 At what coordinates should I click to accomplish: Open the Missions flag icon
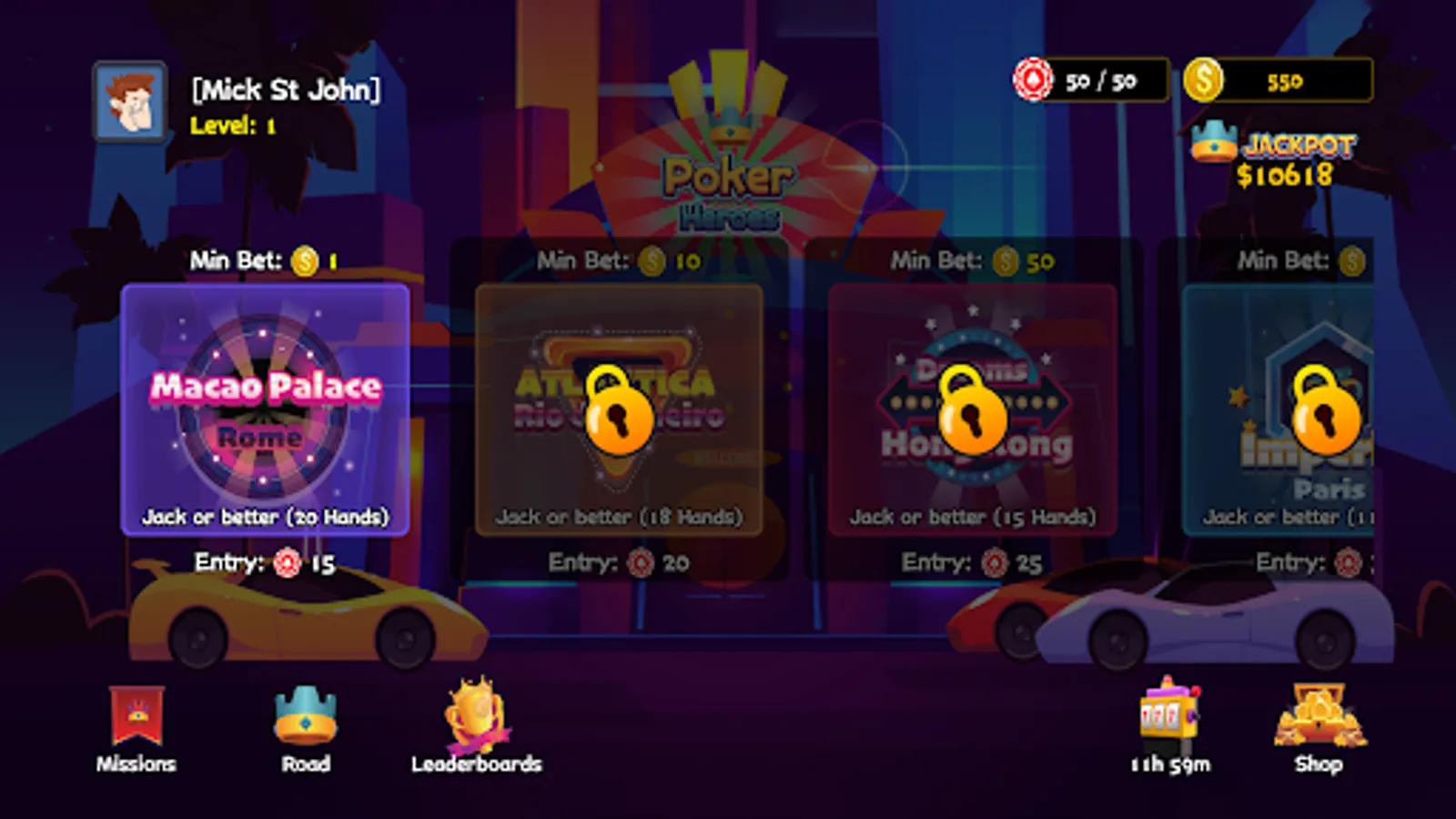pyautogui.click(x=136, y=714)
